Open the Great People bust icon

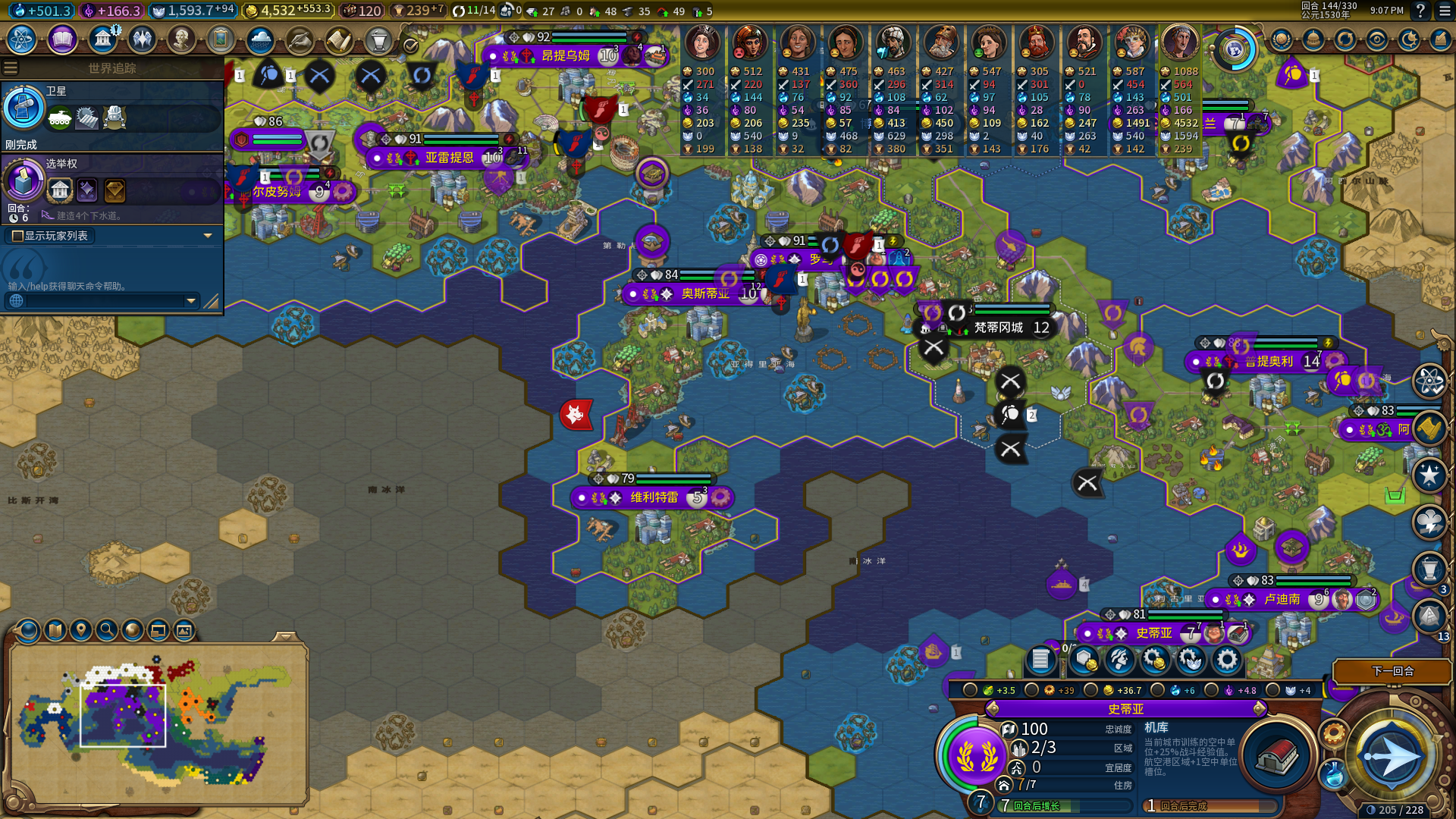(180, 39)
